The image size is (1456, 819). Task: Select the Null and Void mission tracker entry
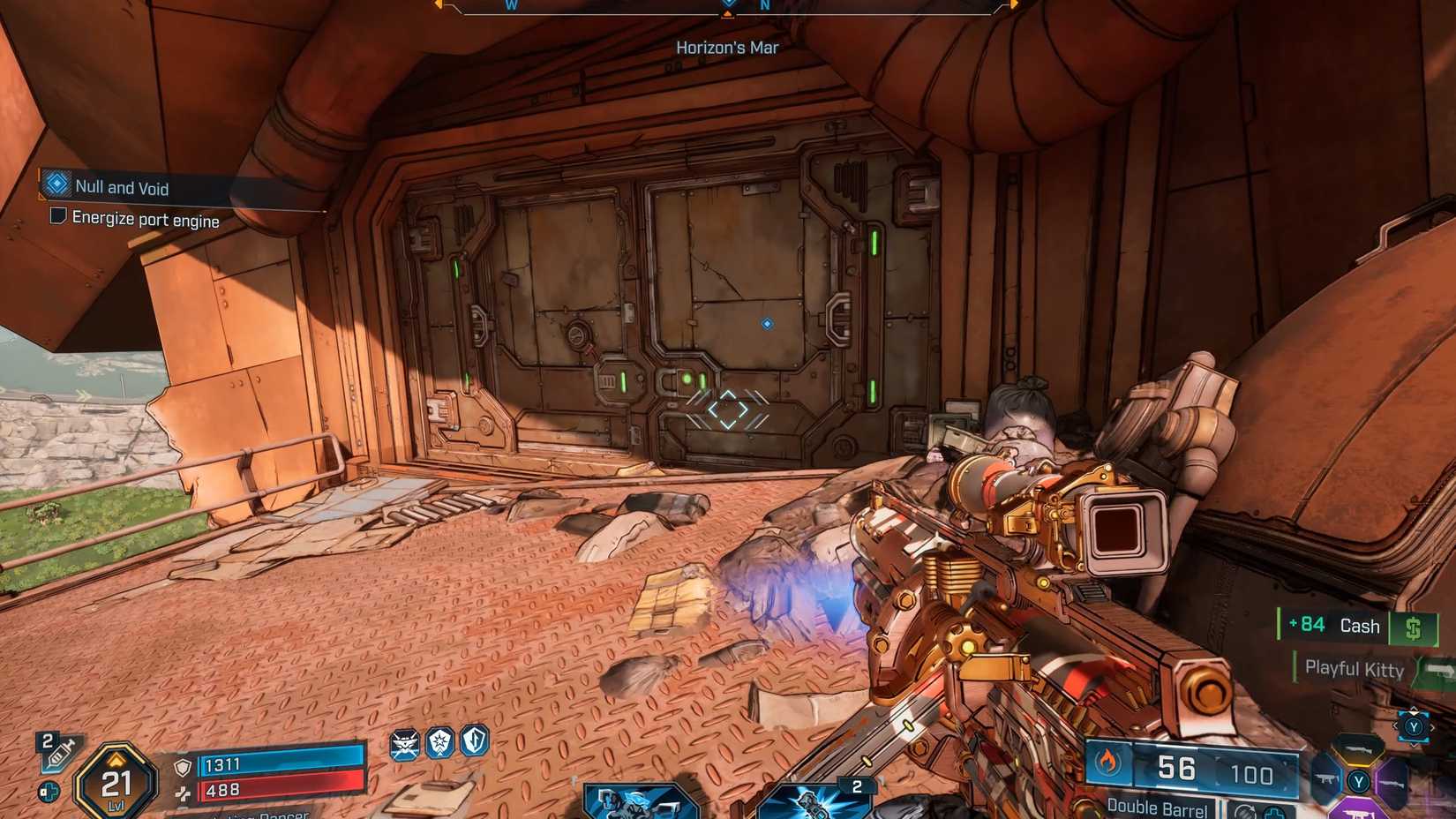click(124, 187)
